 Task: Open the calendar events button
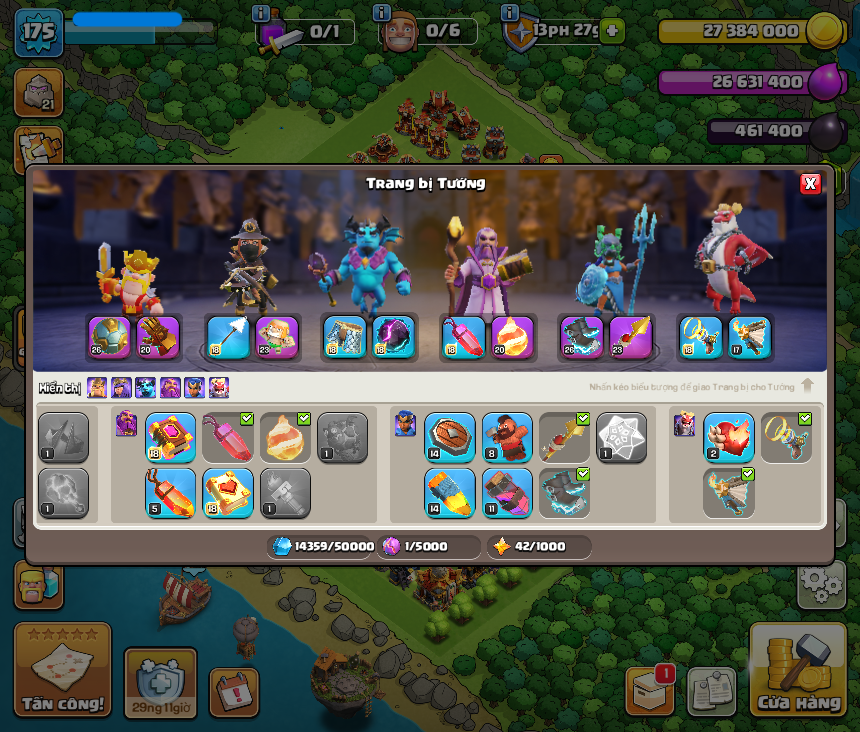[x=234, y=692]
